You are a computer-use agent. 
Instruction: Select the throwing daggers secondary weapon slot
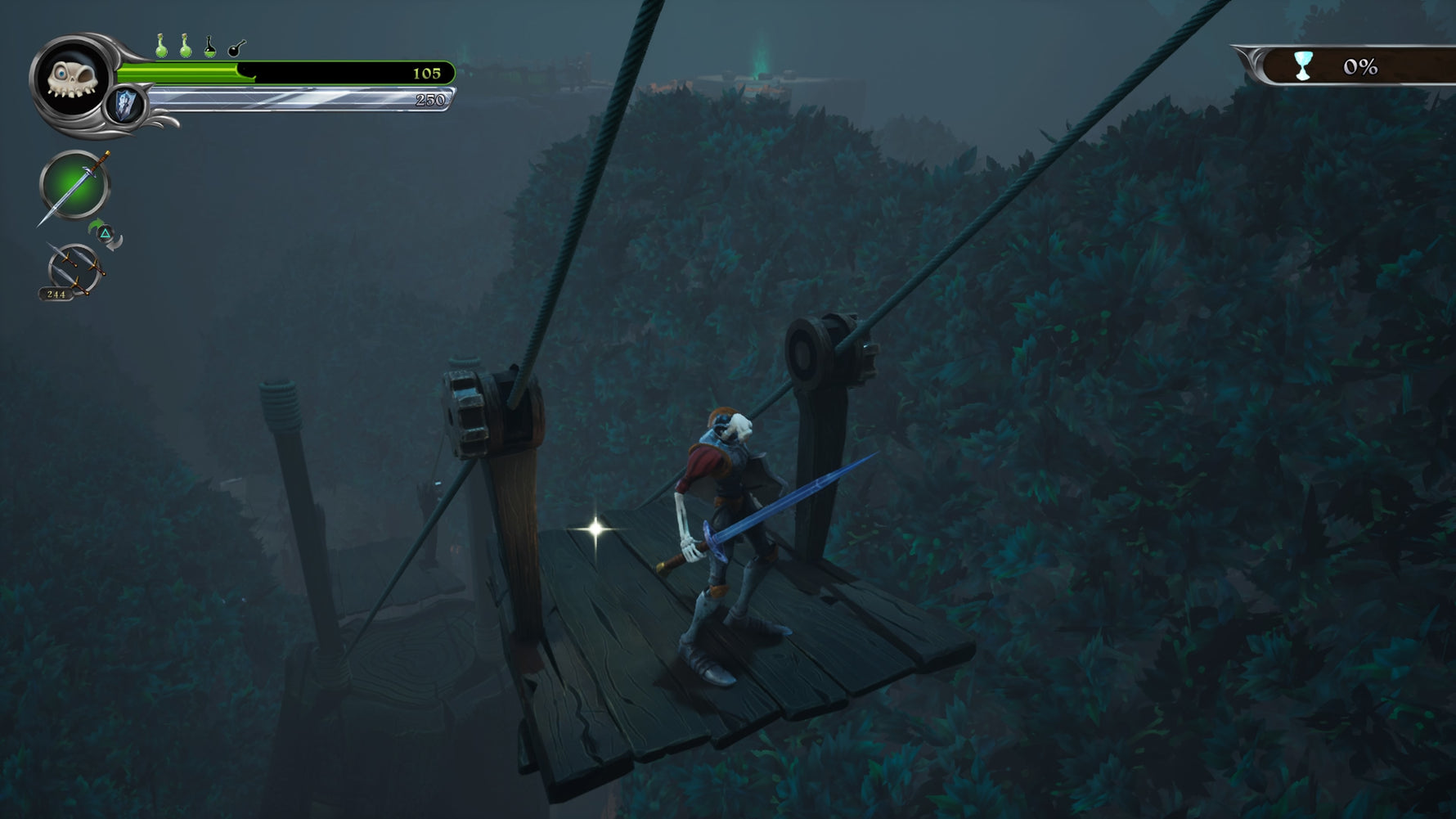click(74, 270)
